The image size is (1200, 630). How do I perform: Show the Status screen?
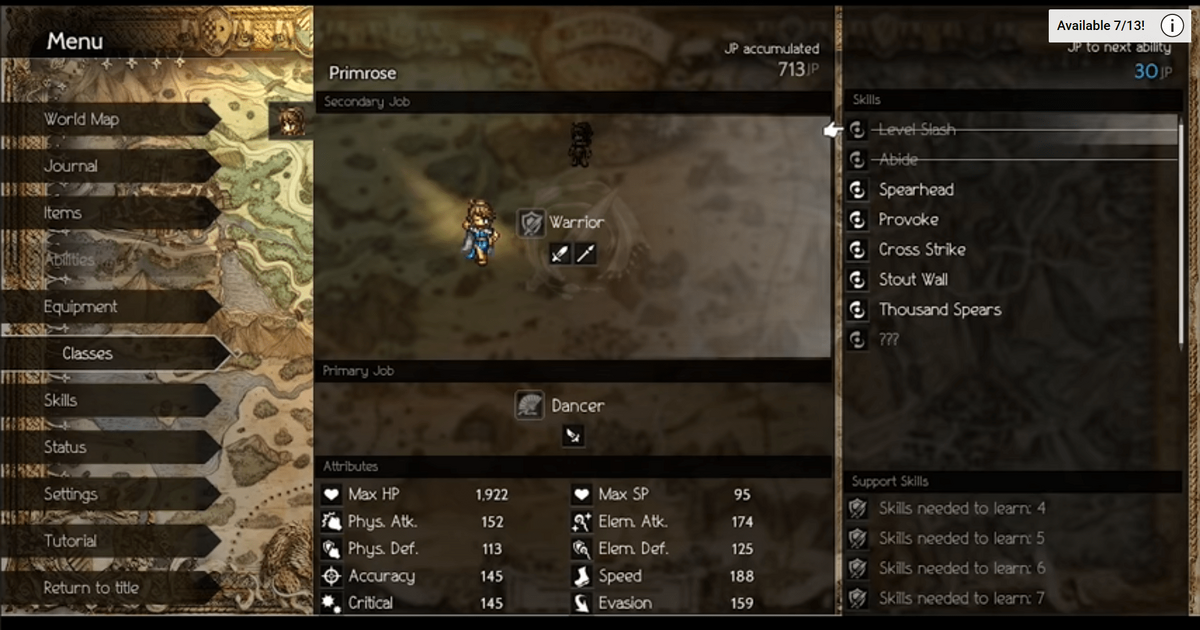click(65, 447)
